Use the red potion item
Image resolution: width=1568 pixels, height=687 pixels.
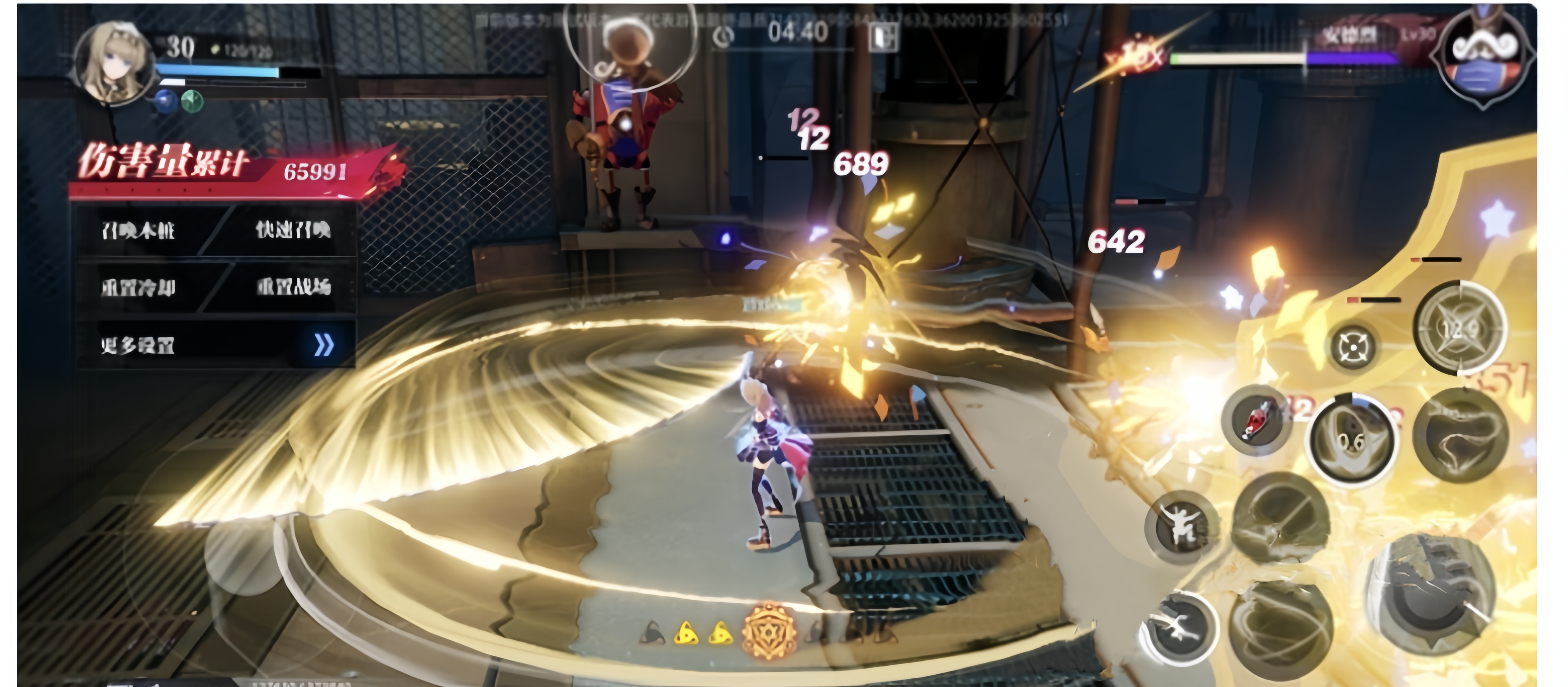(x=1256, y=420)
